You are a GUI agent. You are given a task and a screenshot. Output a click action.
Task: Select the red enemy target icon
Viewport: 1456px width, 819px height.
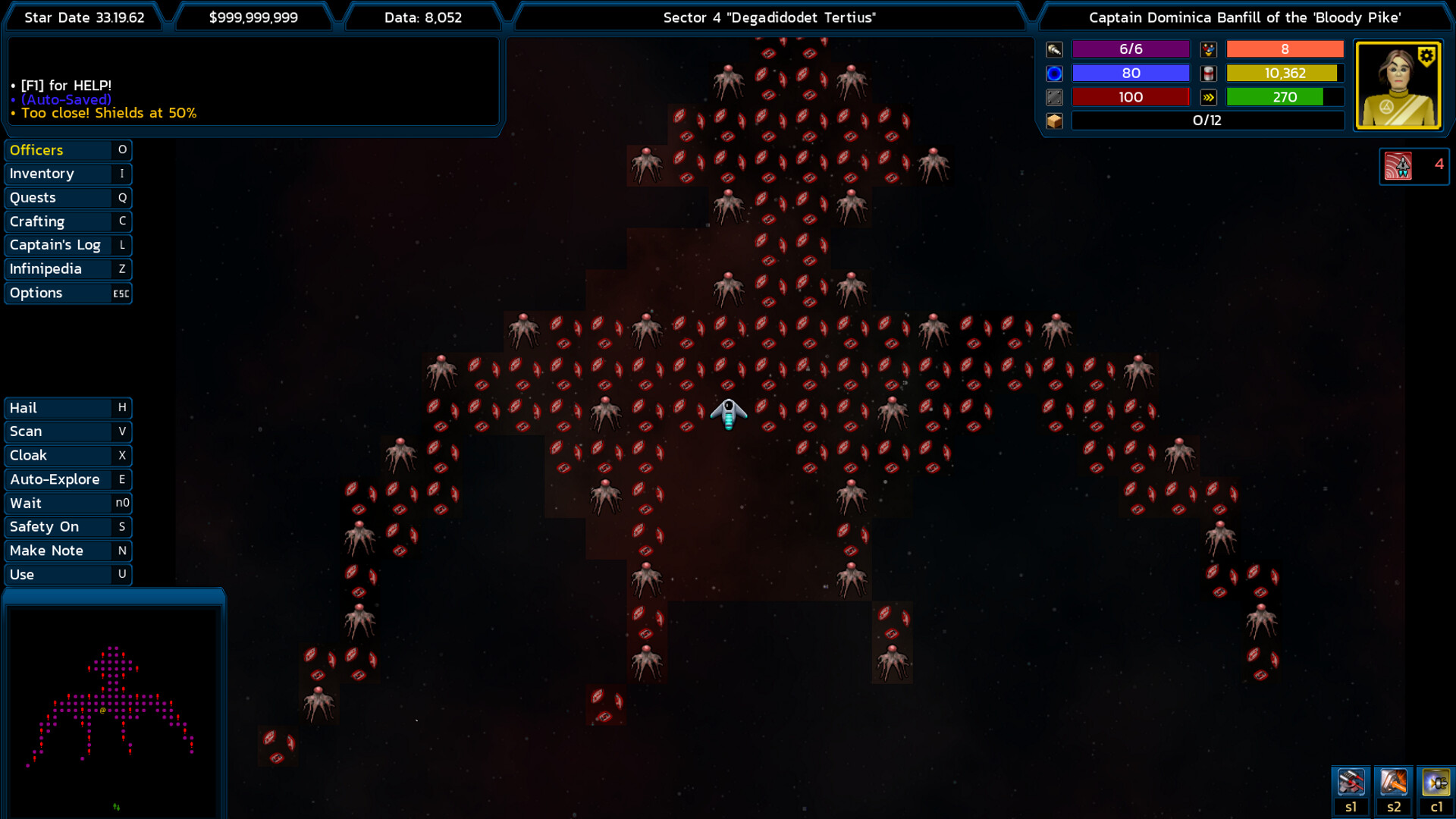pos(1398,165)
